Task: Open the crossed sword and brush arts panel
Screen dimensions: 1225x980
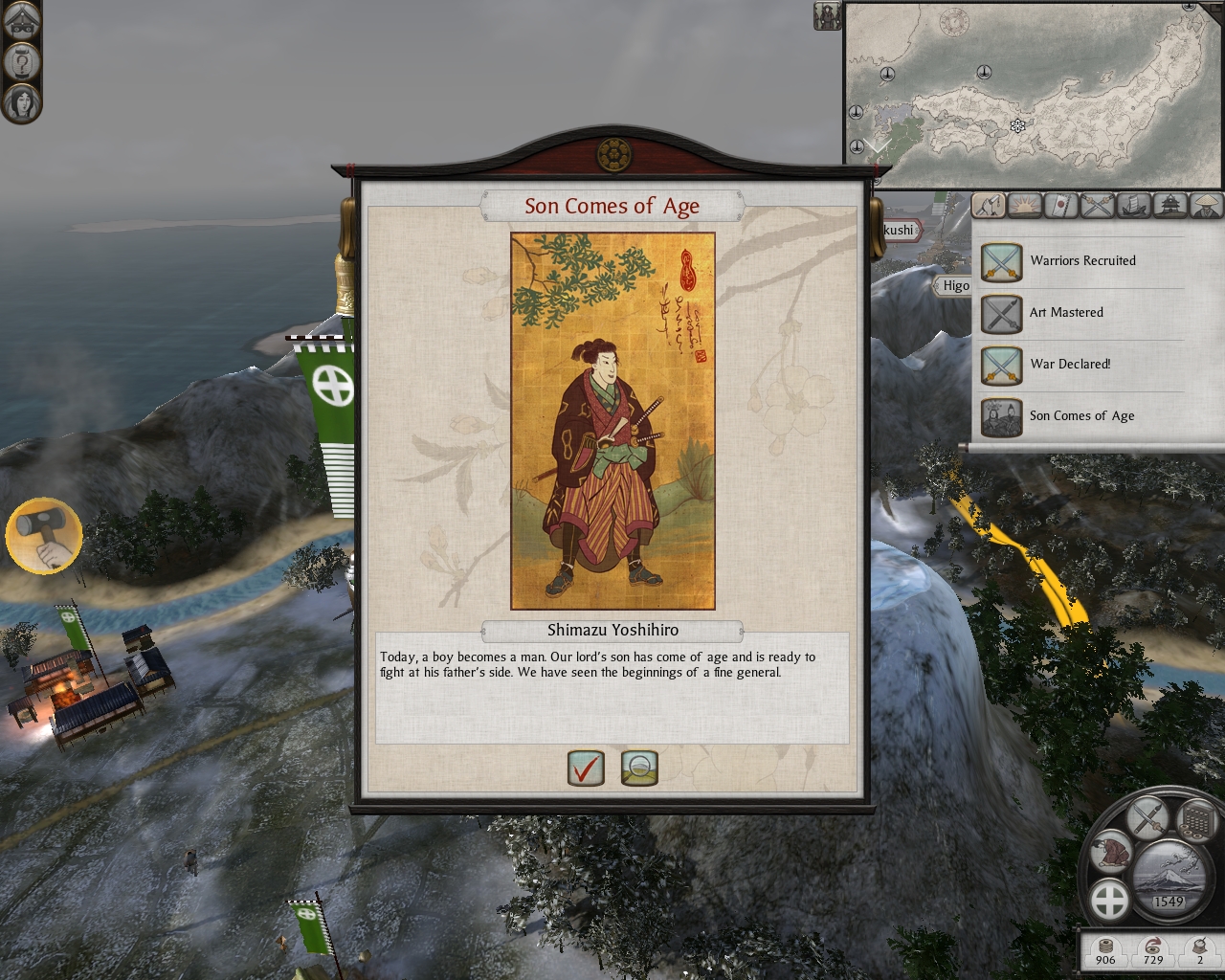Action: click(x=1146, y=816)
